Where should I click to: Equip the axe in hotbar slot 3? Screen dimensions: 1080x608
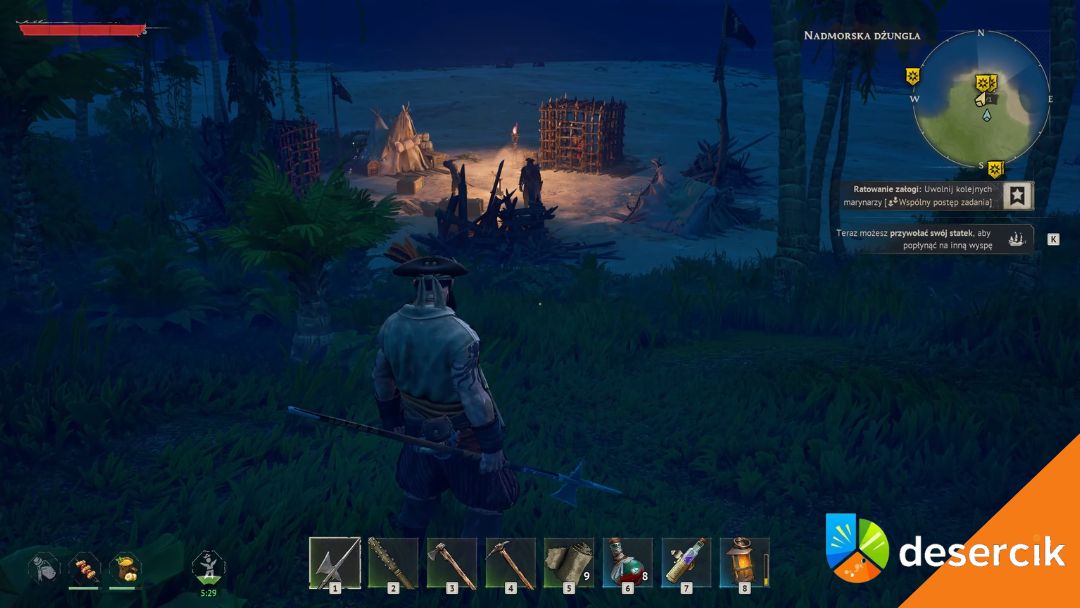coord(451,563)
